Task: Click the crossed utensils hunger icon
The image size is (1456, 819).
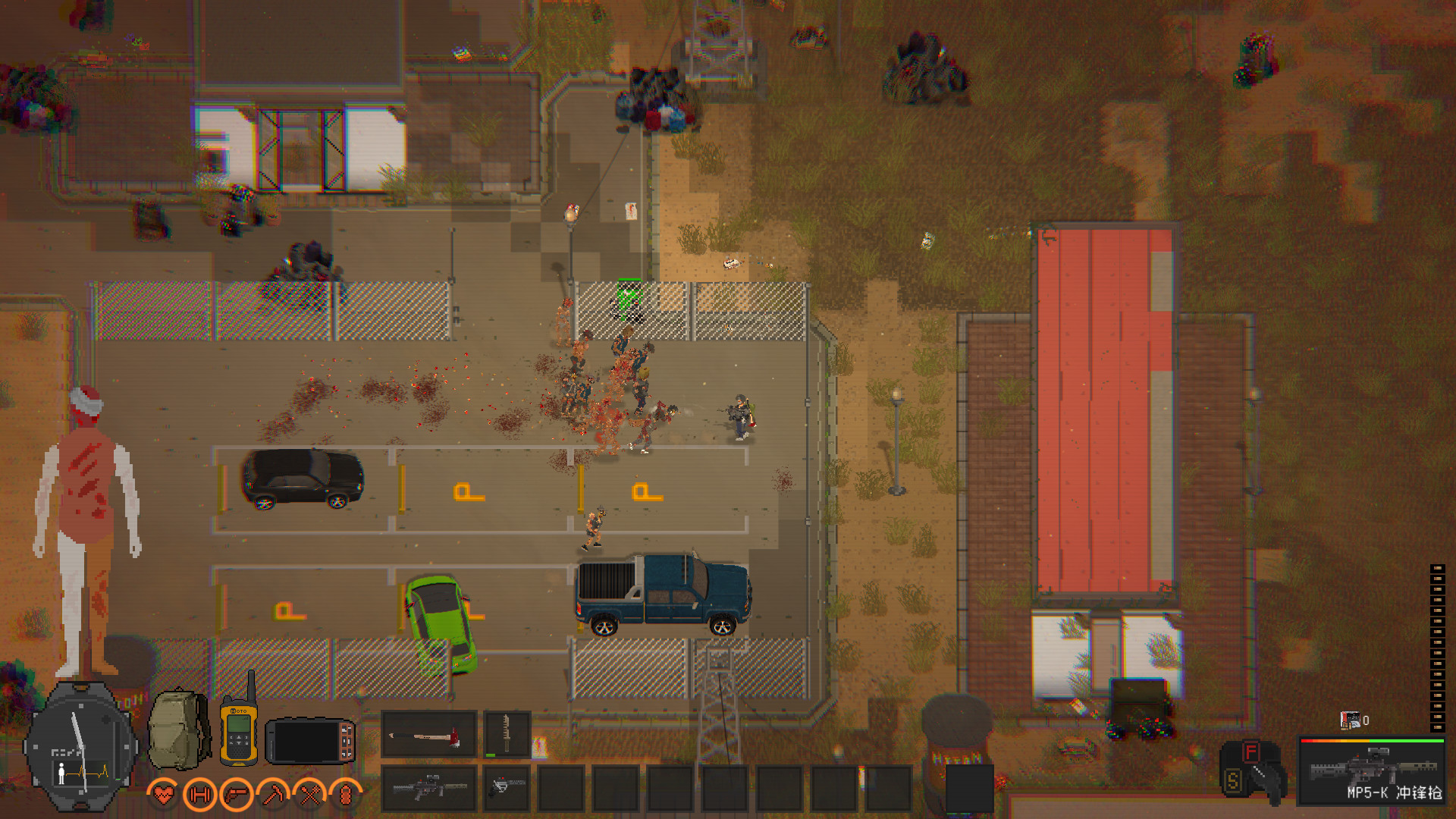Action: click(311, 795)
